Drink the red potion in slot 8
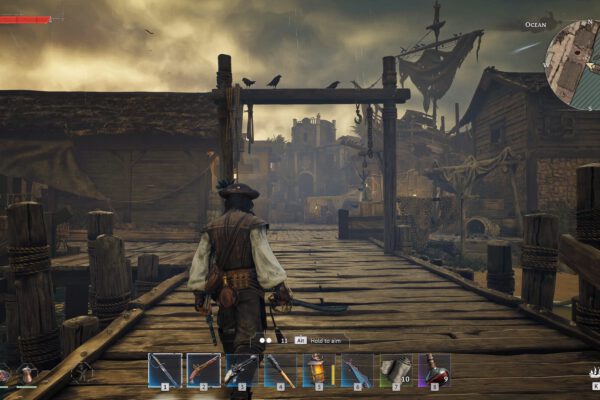The width and height of the screenshot is (600, 400). pyautogui.click(x=434, y=369)
